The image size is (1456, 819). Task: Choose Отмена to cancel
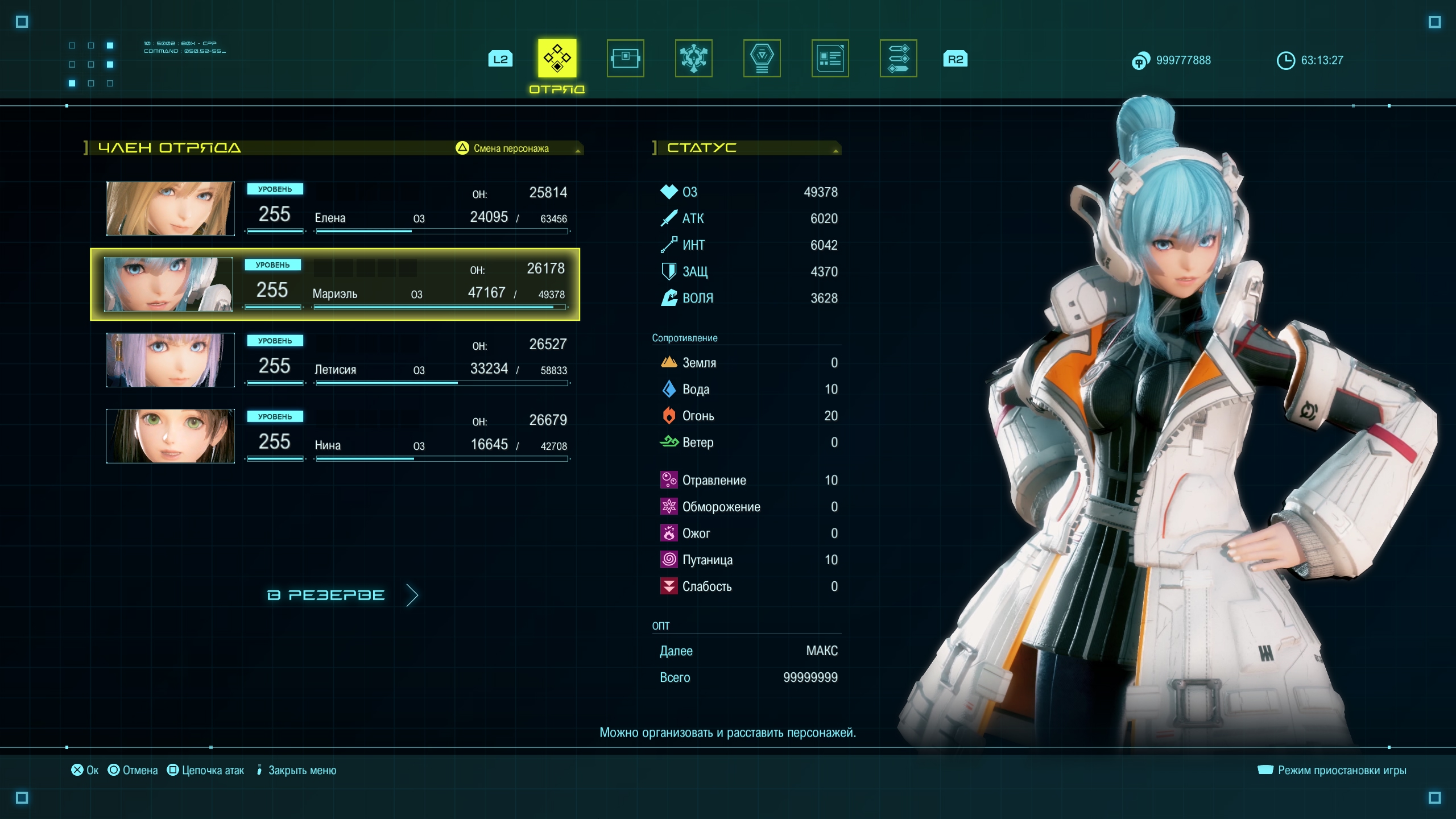(133, 770)
